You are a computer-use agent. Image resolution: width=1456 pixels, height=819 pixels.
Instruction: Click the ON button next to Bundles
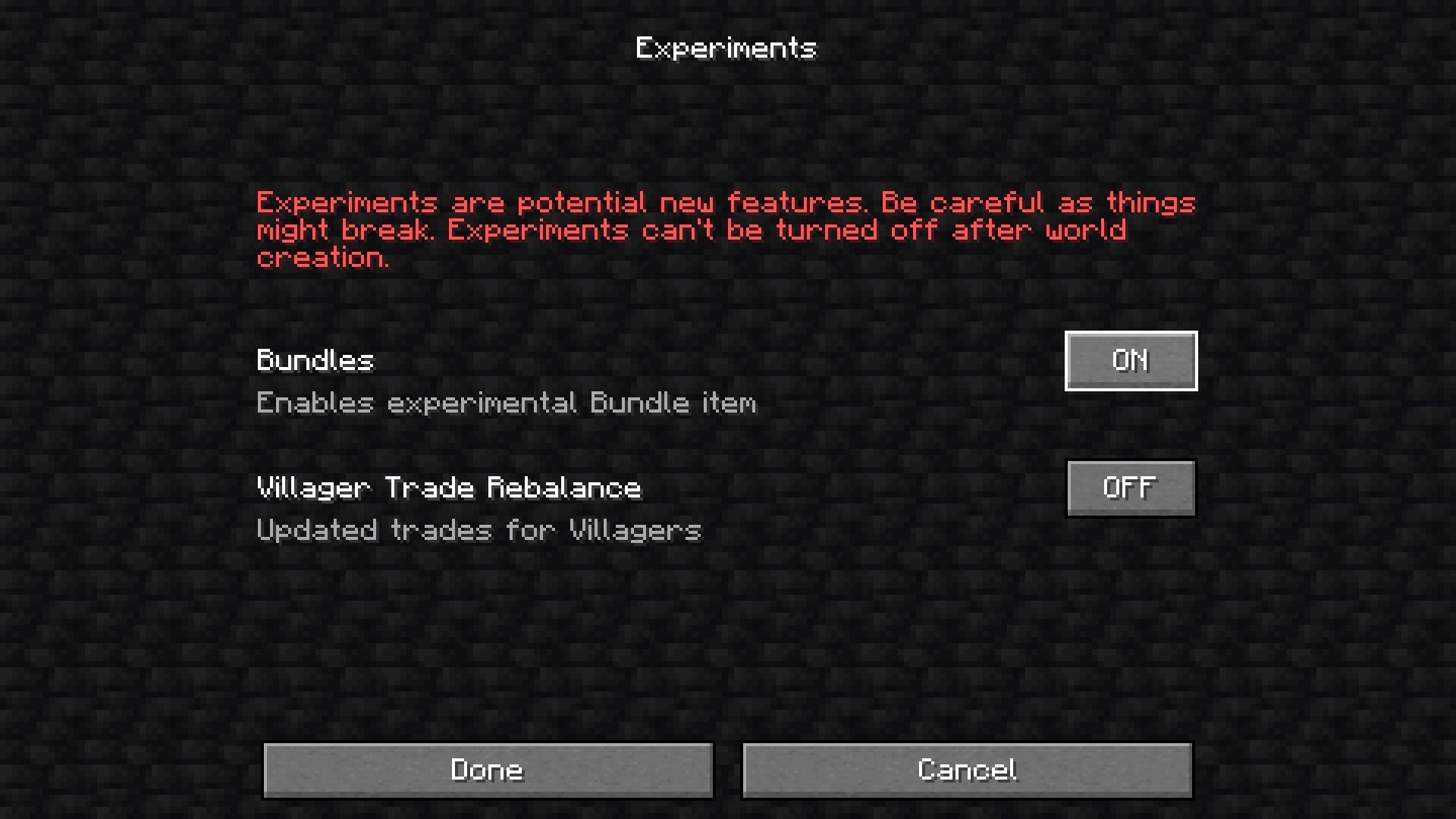pos(1131,361)
